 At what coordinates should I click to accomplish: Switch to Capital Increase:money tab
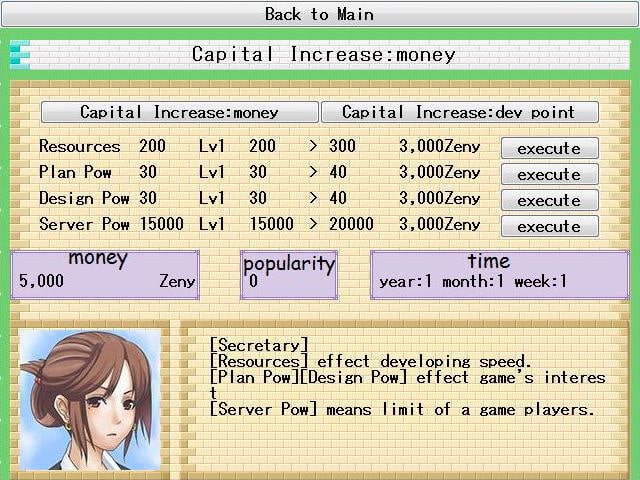[180, 112]
